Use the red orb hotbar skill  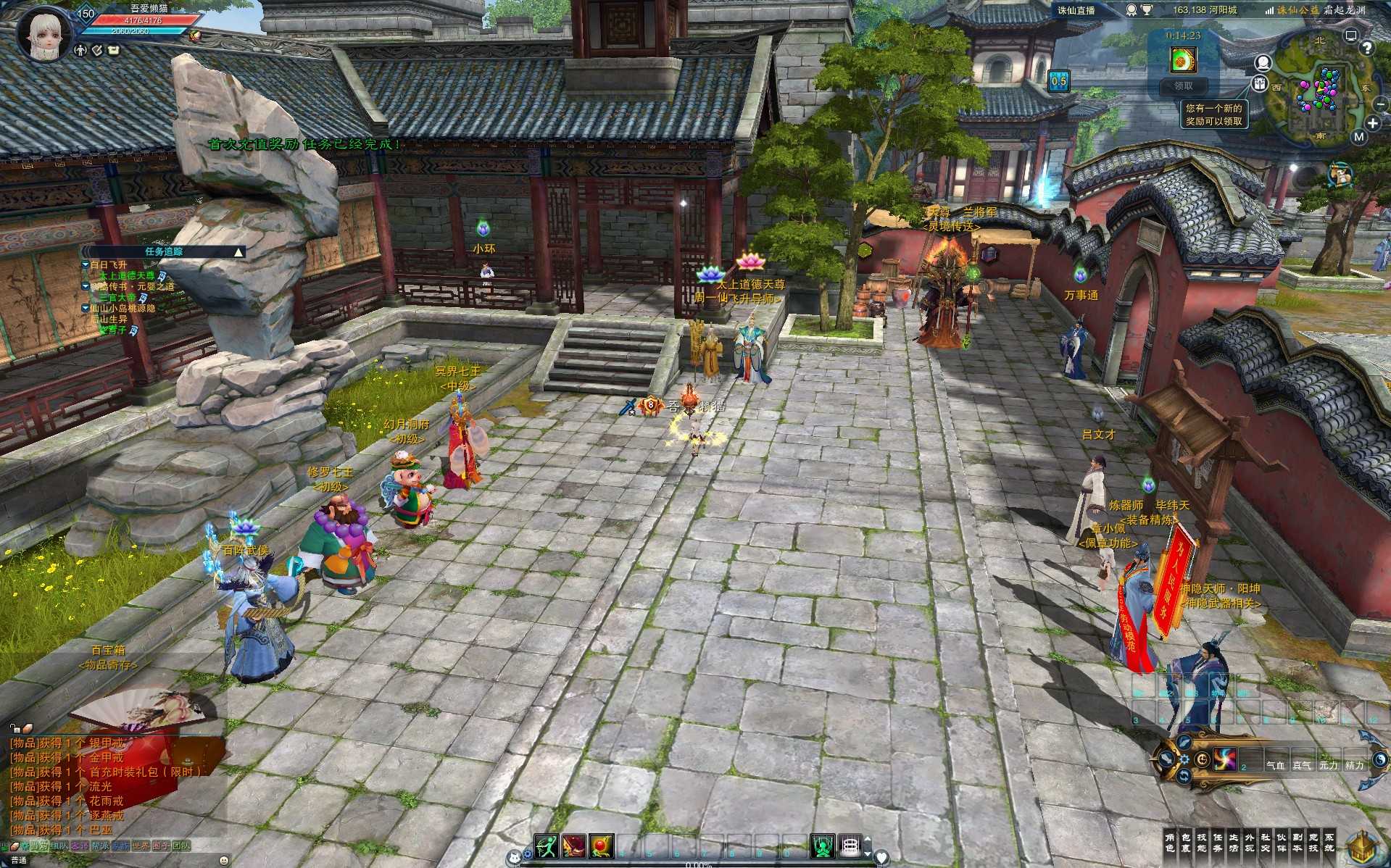pos(602,846)
